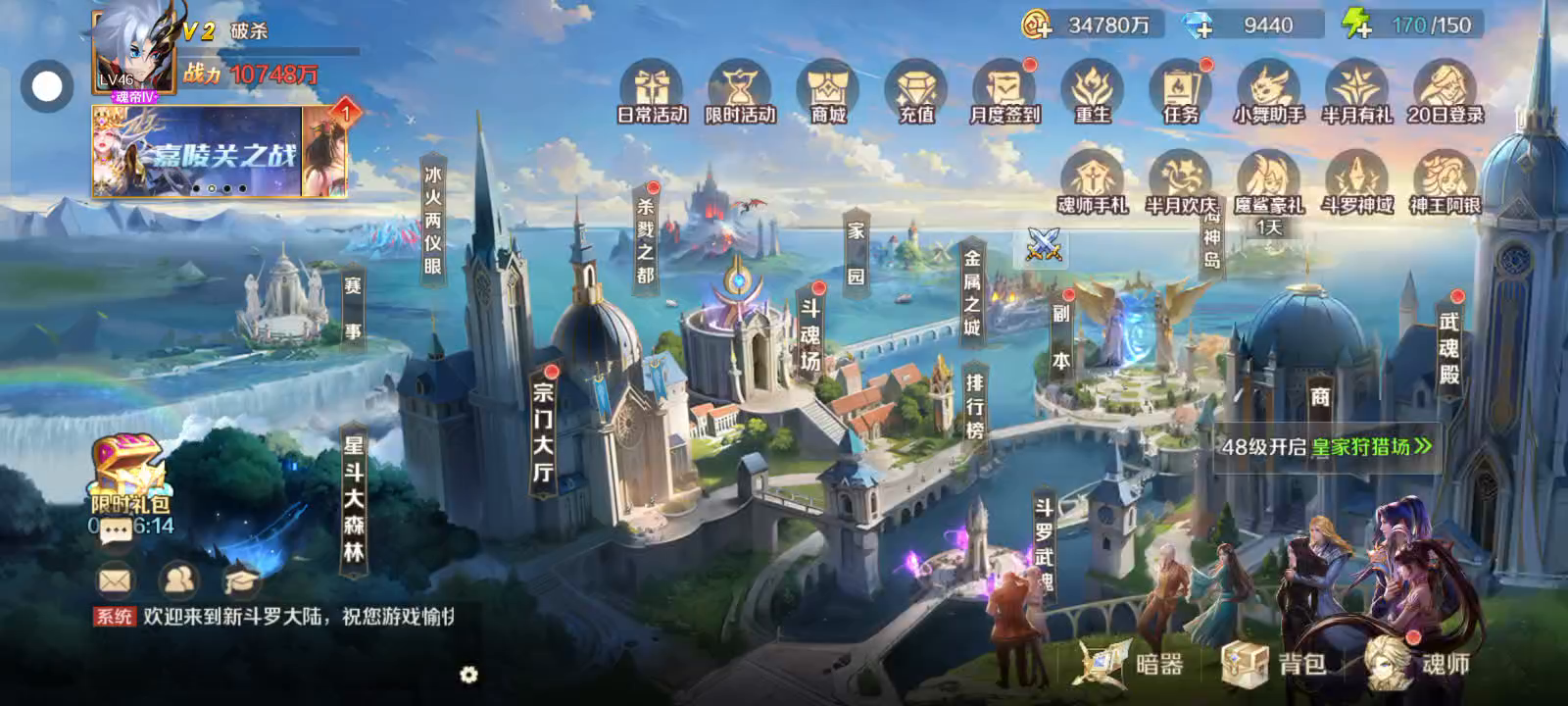Open the 背包 backpack
The width and height of the screenshot is (1568, 706).
1274,664
